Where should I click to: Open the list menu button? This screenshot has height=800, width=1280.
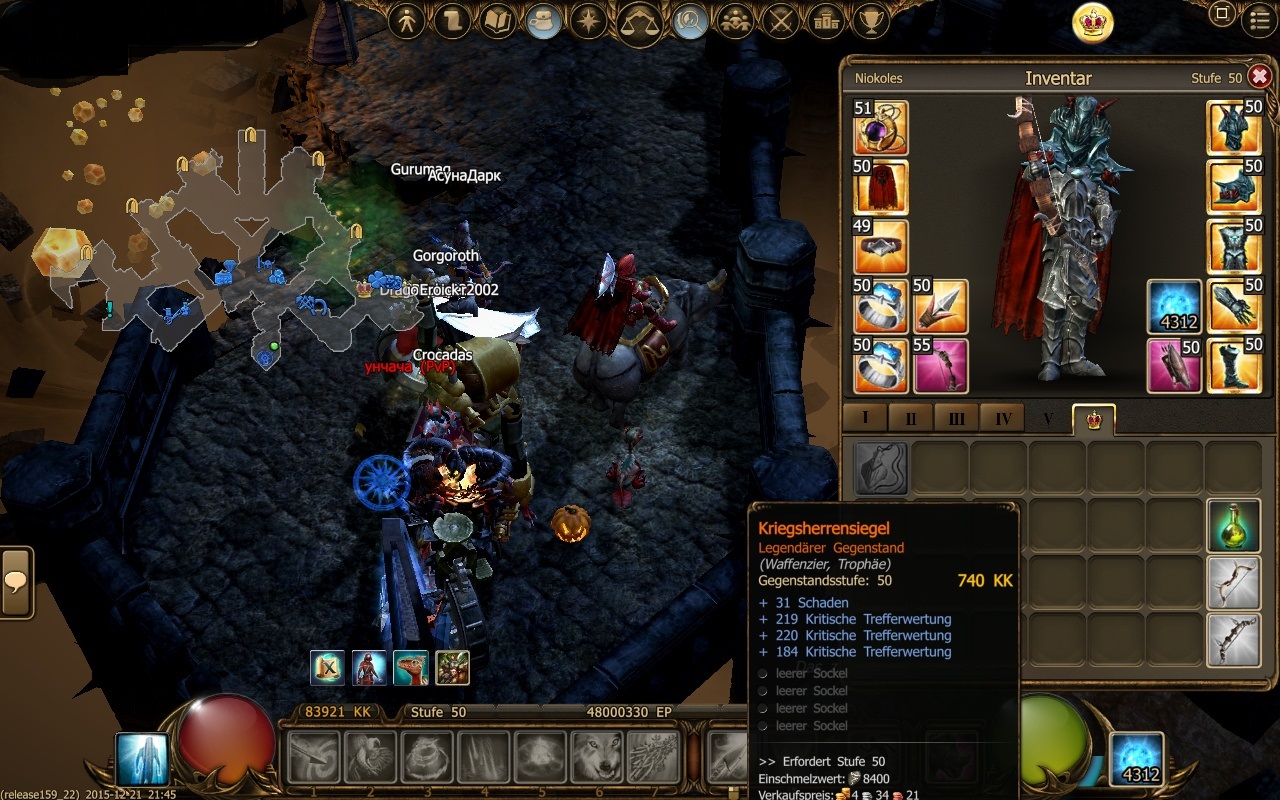pyautogui.click(x=1260, y=18)
